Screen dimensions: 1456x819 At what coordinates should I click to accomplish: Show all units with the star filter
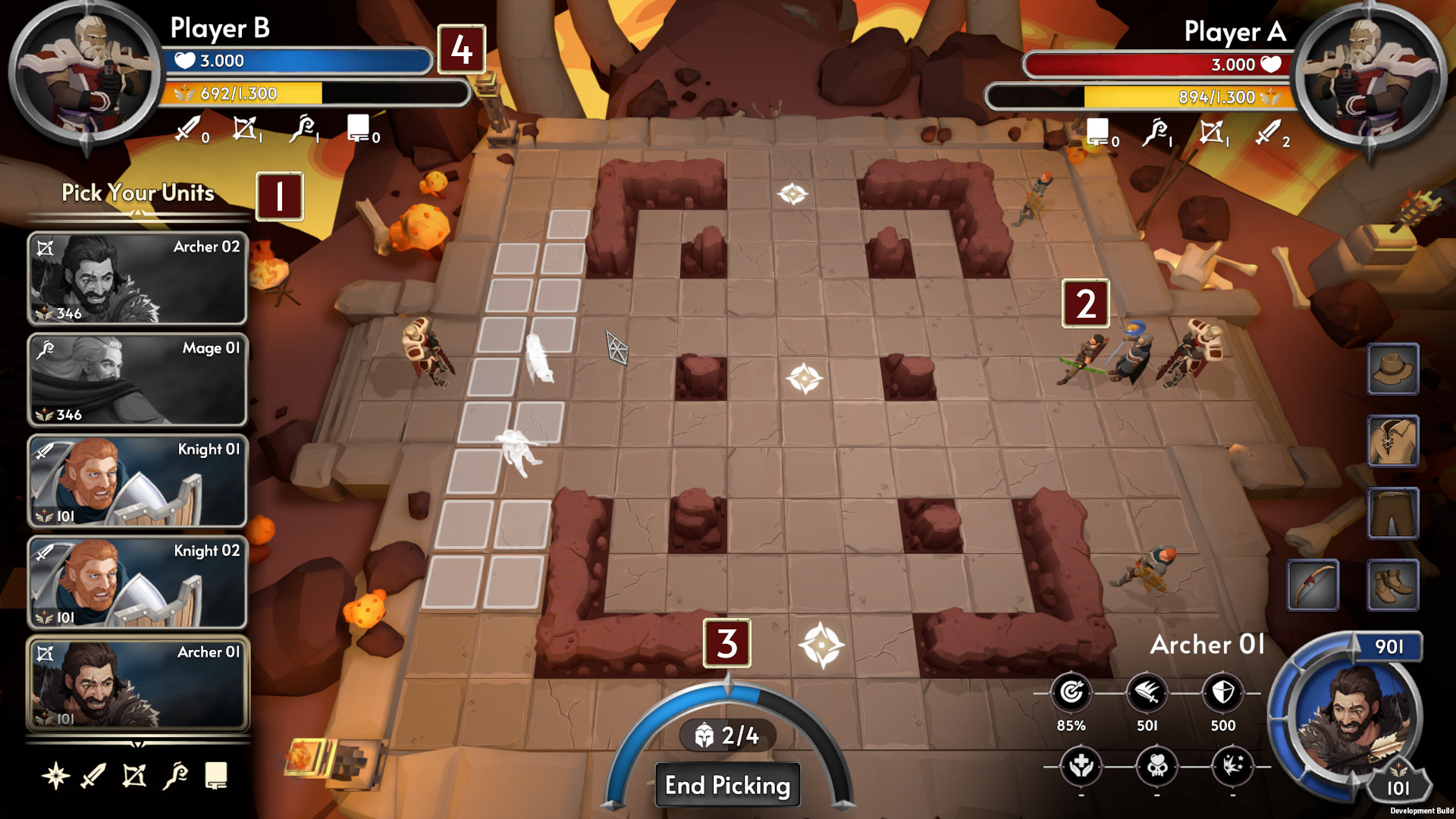tap(55, 776)
